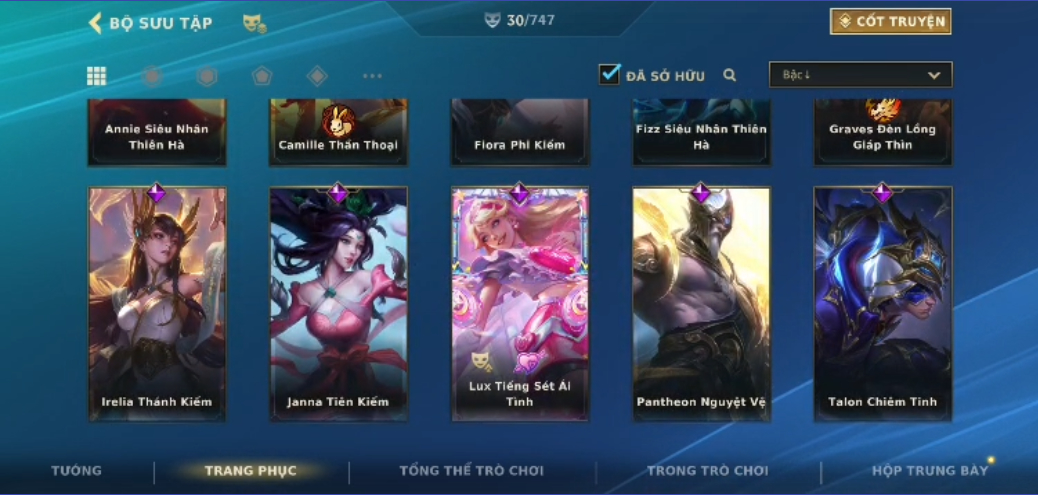
Task: Open the Trong Trò Chơi tab
Action: (707, 470)
